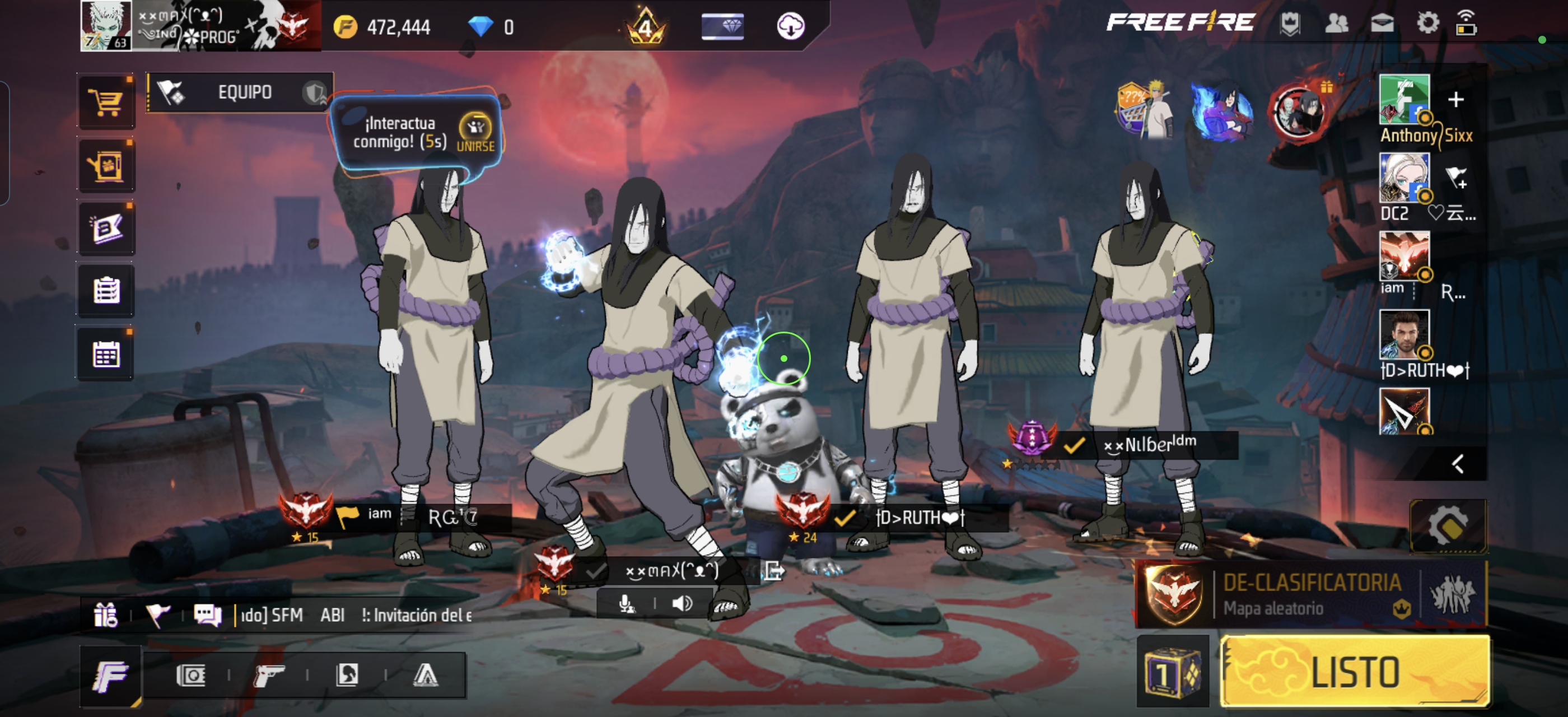Tap UNIRSE to join the interaction

click(x=475, y=133)
